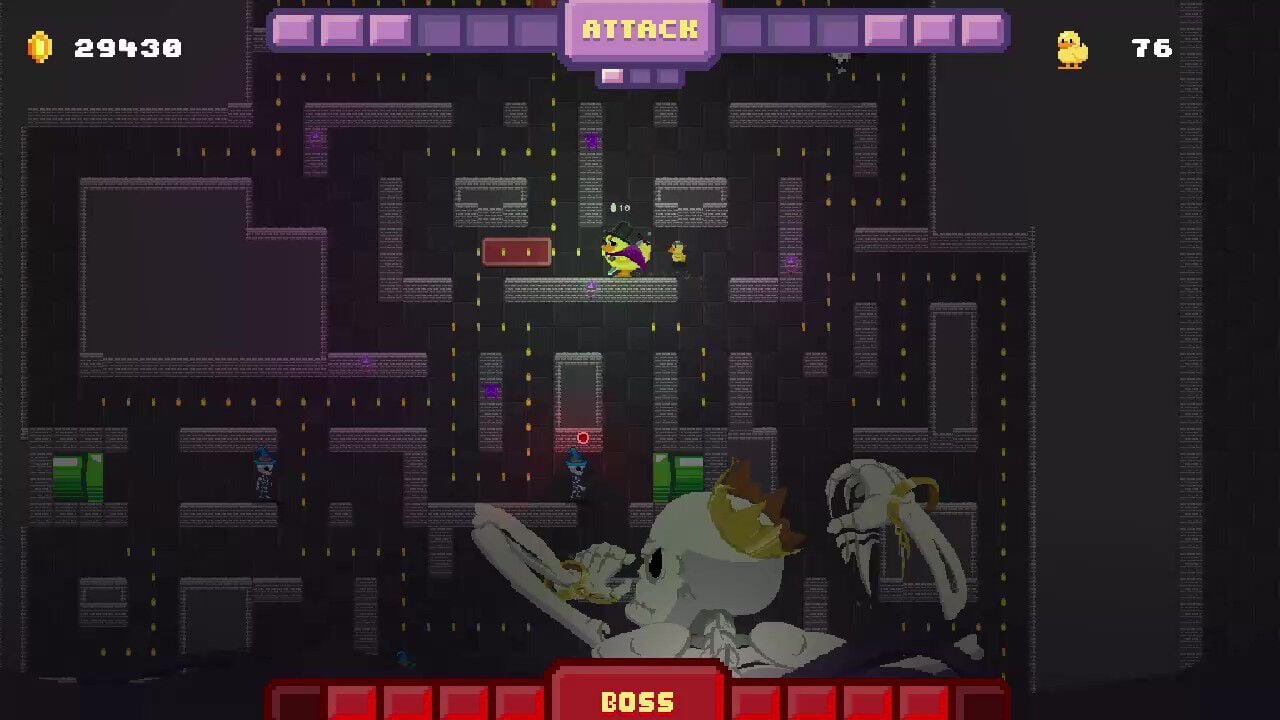Click a purple gem pickup on the map
The height and width of the screenshot is (720, 1280).
pos(490,390)
